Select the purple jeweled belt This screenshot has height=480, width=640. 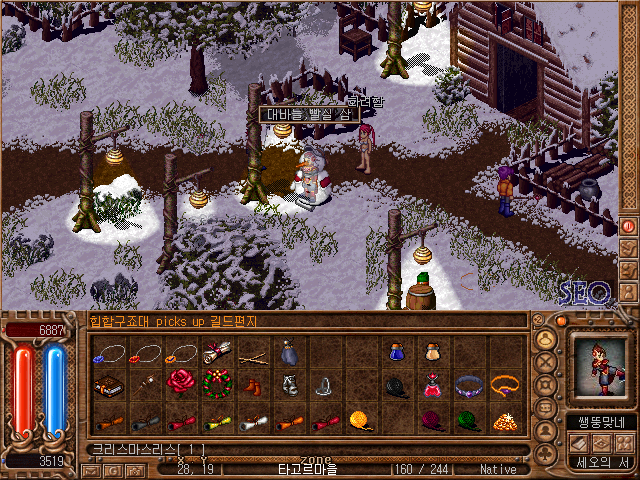coord(468,384)
